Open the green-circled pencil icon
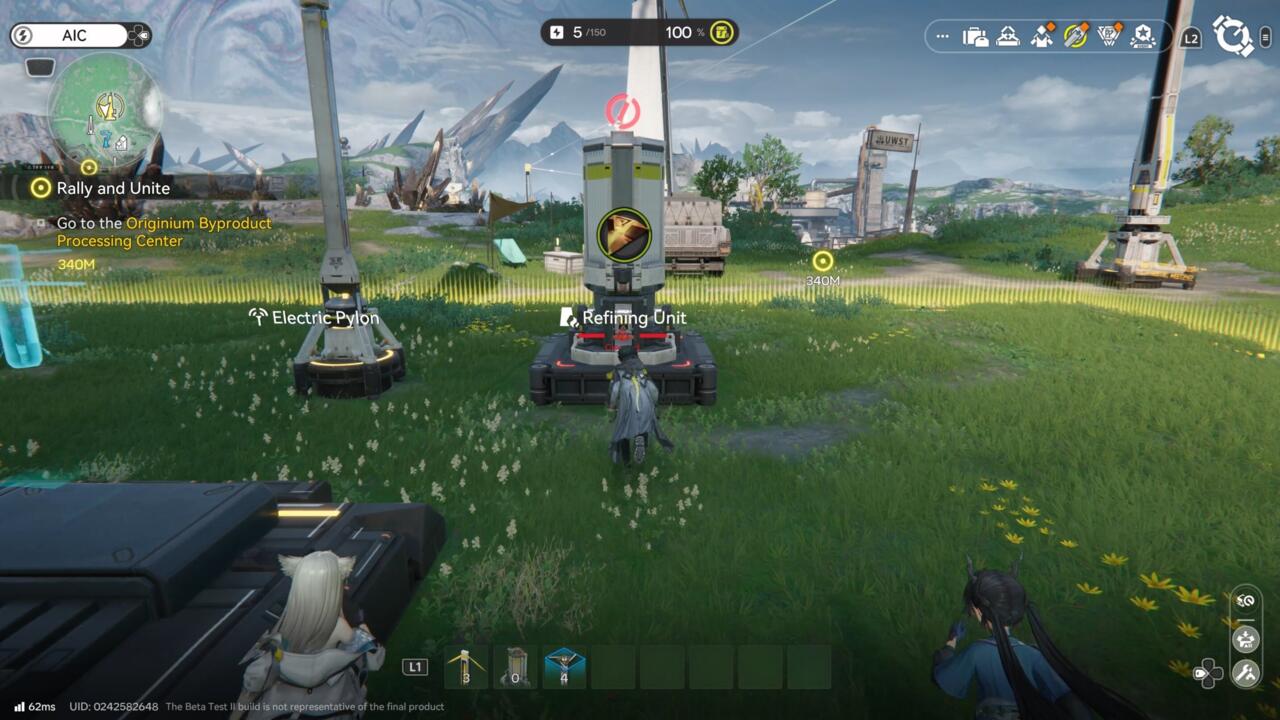 [1076, 37]
